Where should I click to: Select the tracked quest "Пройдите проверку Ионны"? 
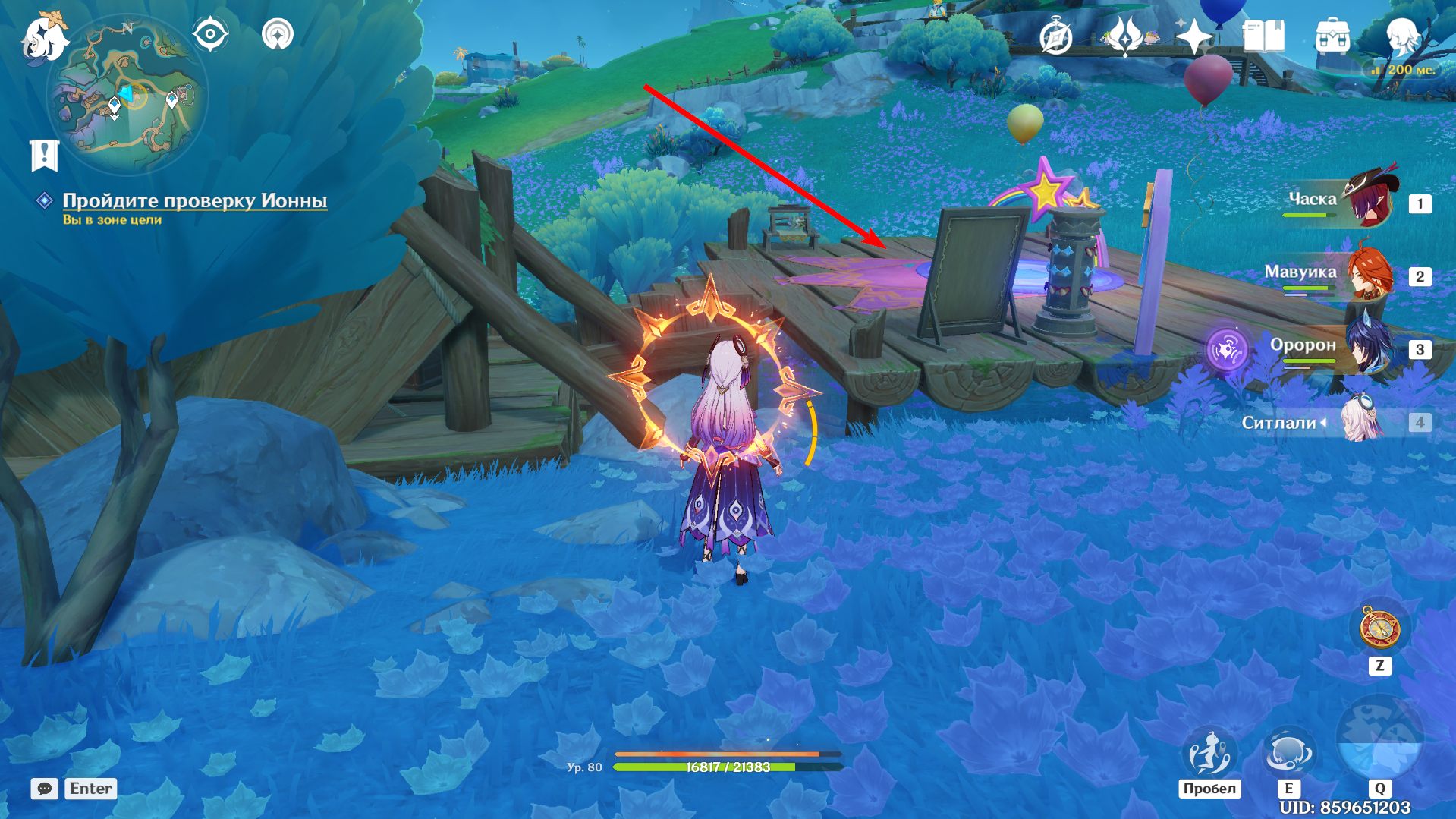click(194, 200)
